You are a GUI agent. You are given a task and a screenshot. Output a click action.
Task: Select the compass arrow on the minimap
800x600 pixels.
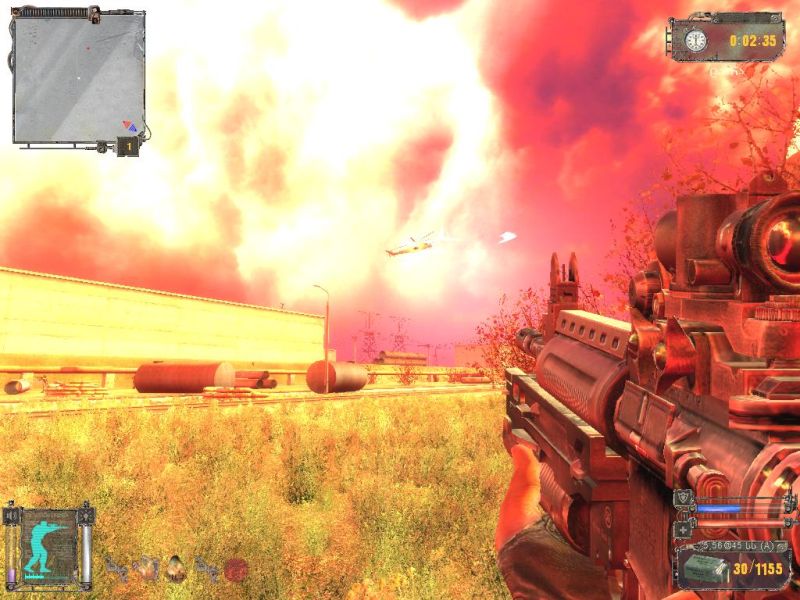pyautogui.click(x=128, y=125)
